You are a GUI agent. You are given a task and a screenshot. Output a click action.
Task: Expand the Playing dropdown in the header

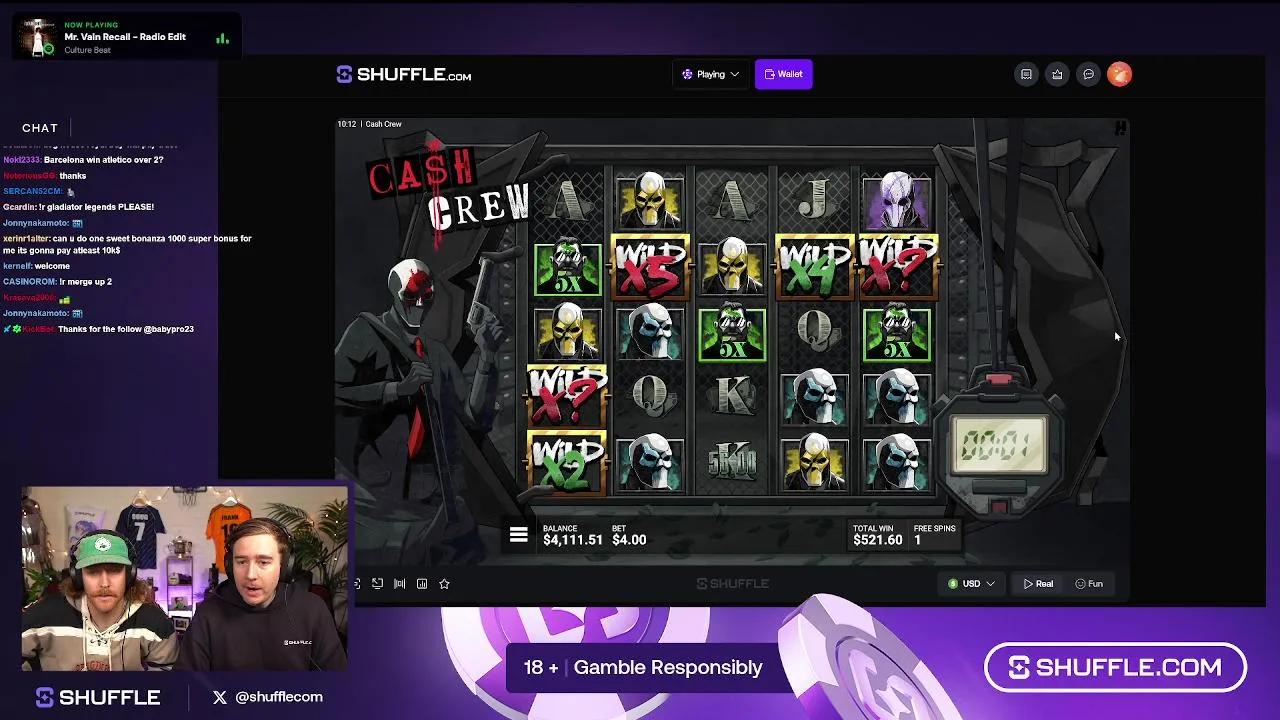pos(710,74)
